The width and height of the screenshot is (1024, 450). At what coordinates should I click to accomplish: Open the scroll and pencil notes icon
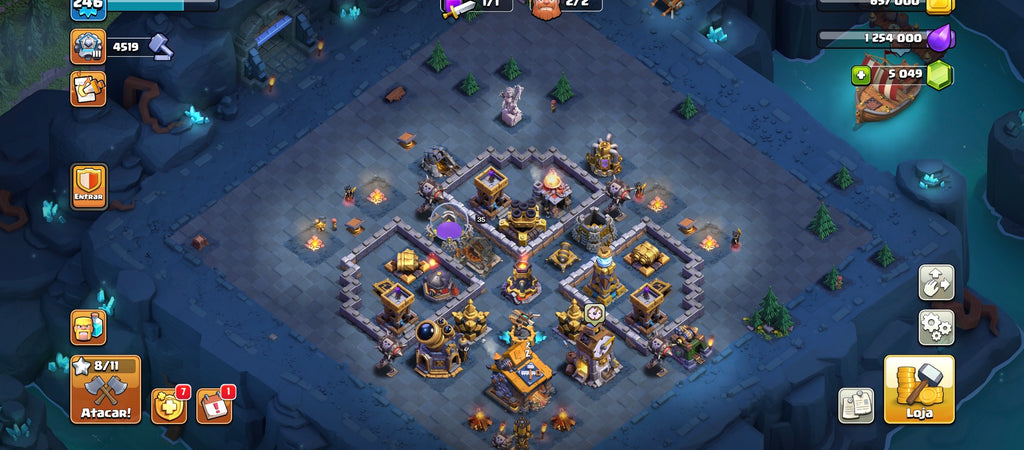click(x=88, y=88)
